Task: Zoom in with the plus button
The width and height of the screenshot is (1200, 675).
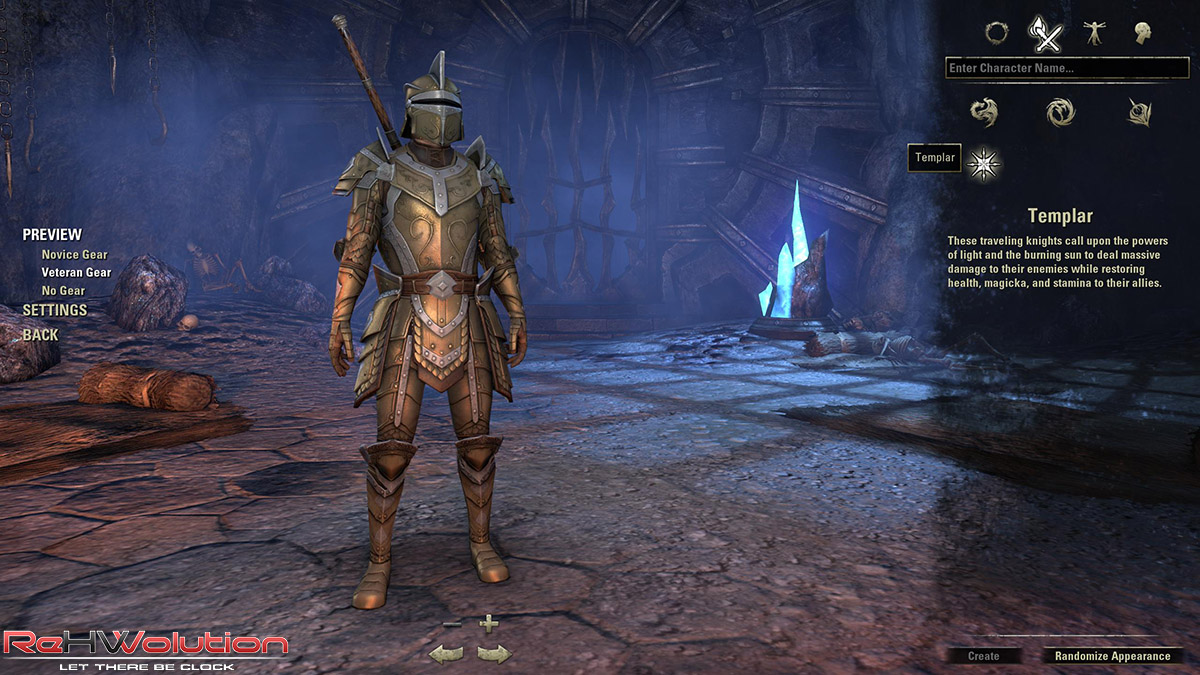Action: (x=488, y=624)
